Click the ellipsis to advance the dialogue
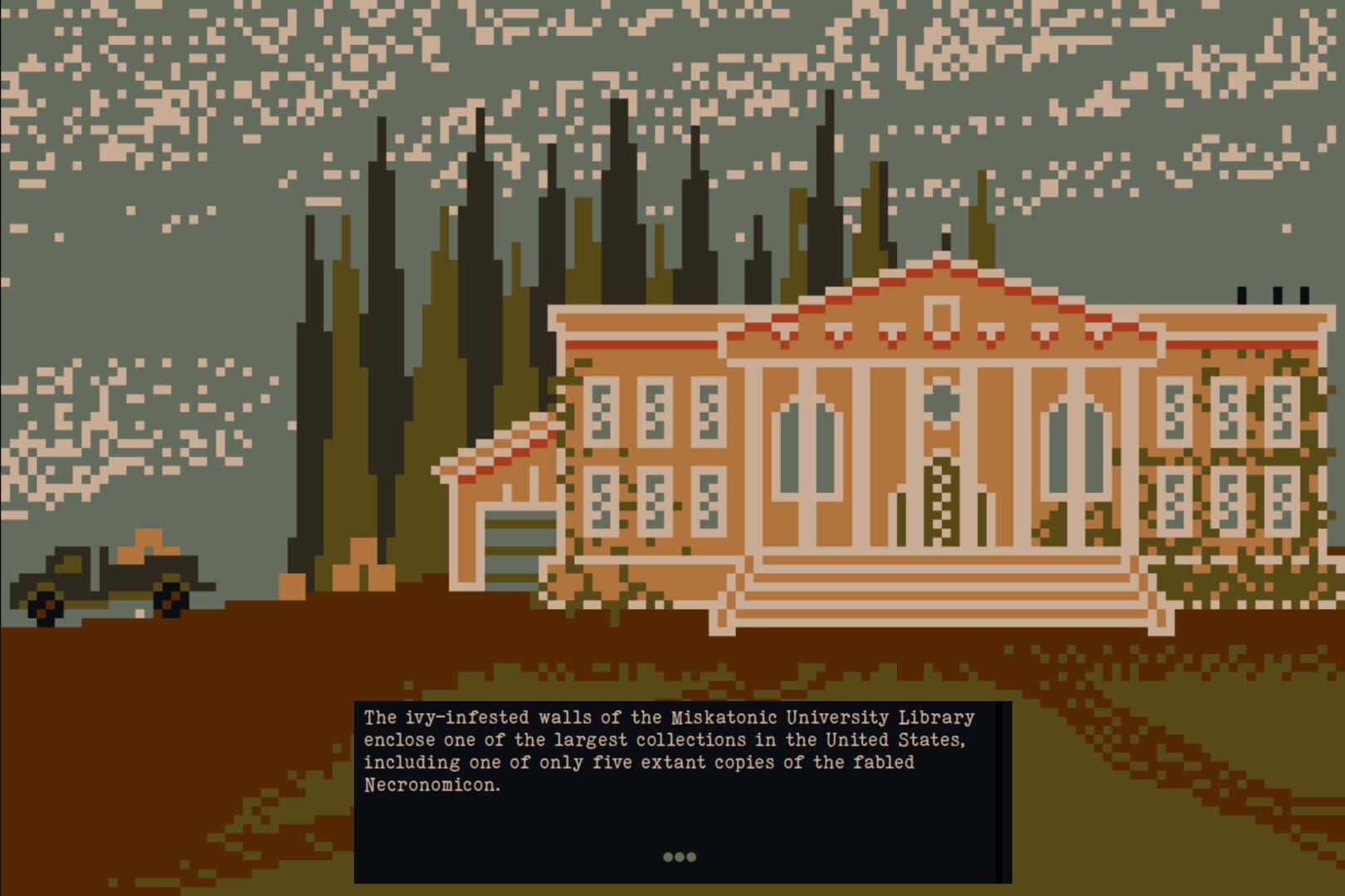Screen dimensions: 1345x896 click(x=680, y=858)
